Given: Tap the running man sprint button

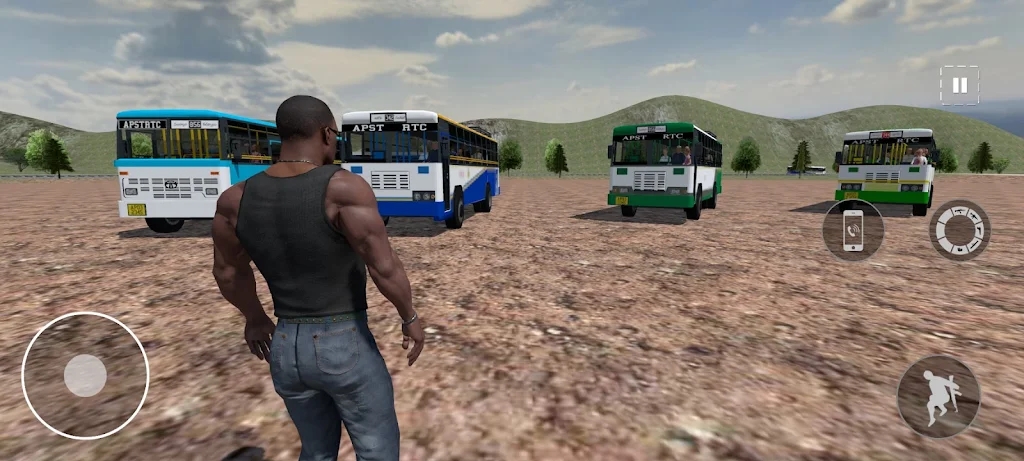Looking at the screenshot, I should tap(938, 396).
